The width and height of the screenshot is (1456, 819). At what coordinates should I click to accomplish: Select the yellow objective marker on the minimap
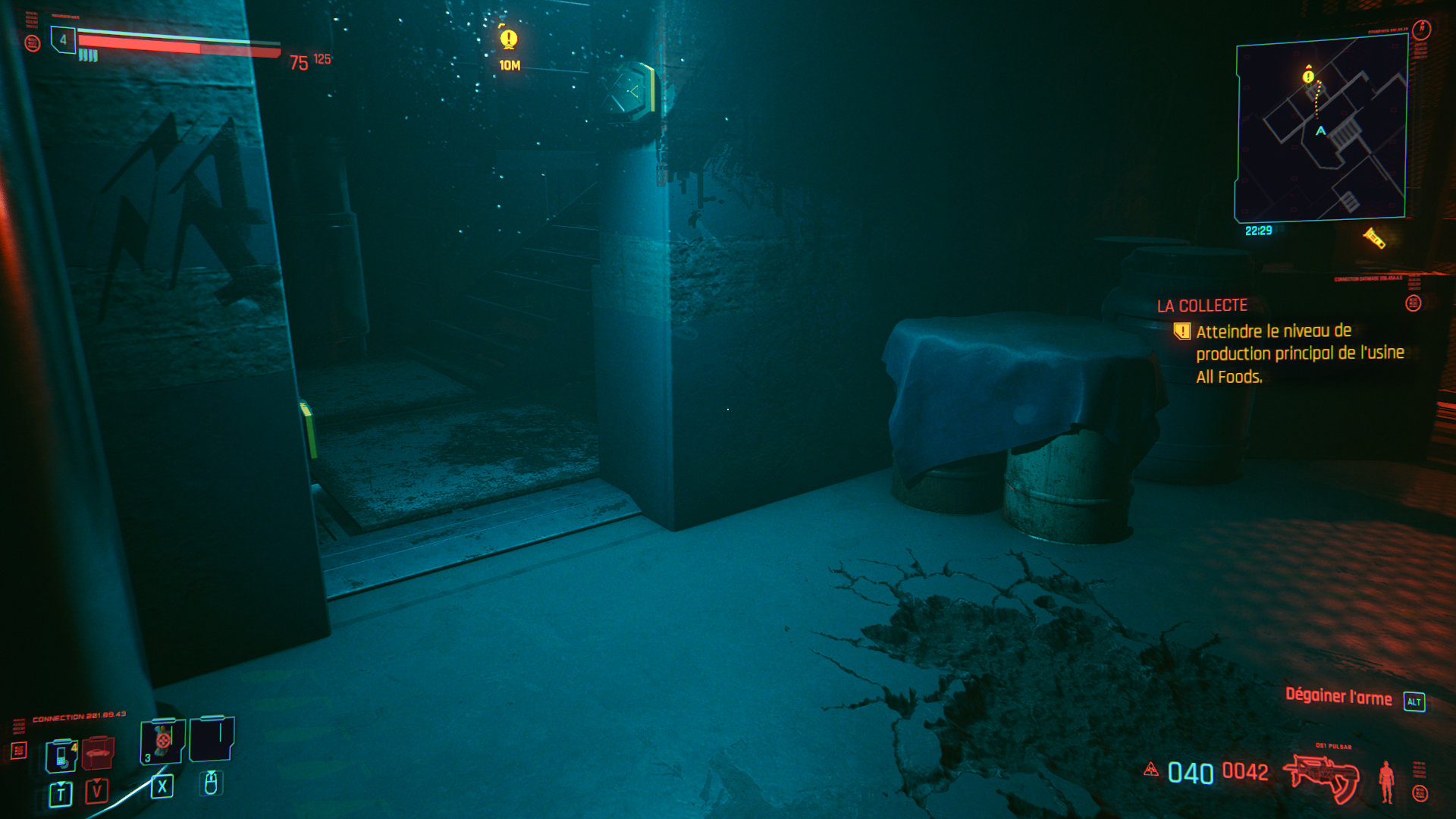(1308, 76)
